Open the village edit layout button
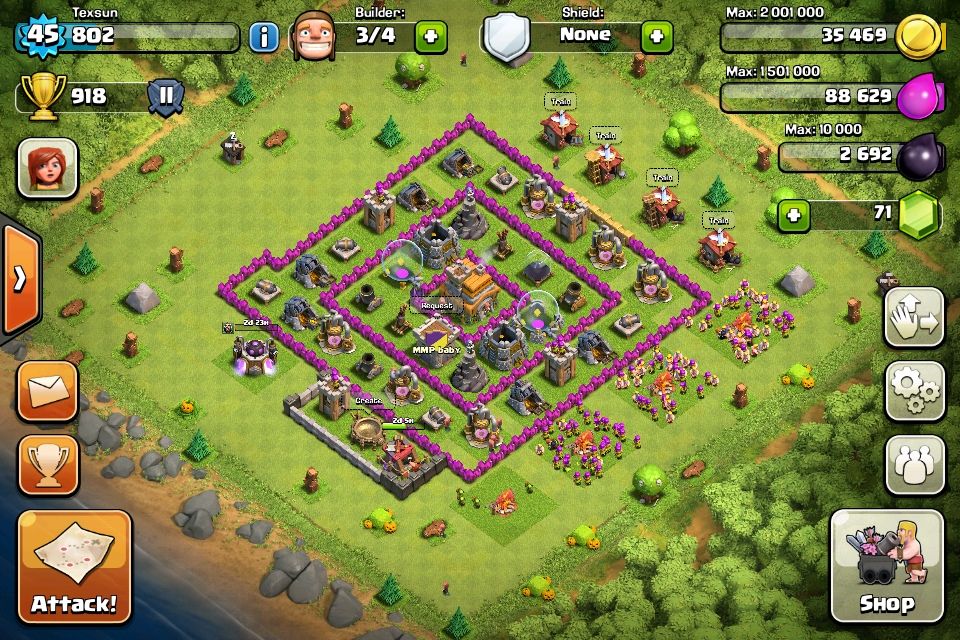This screenshot has height=640, width=960. point(914,318)
